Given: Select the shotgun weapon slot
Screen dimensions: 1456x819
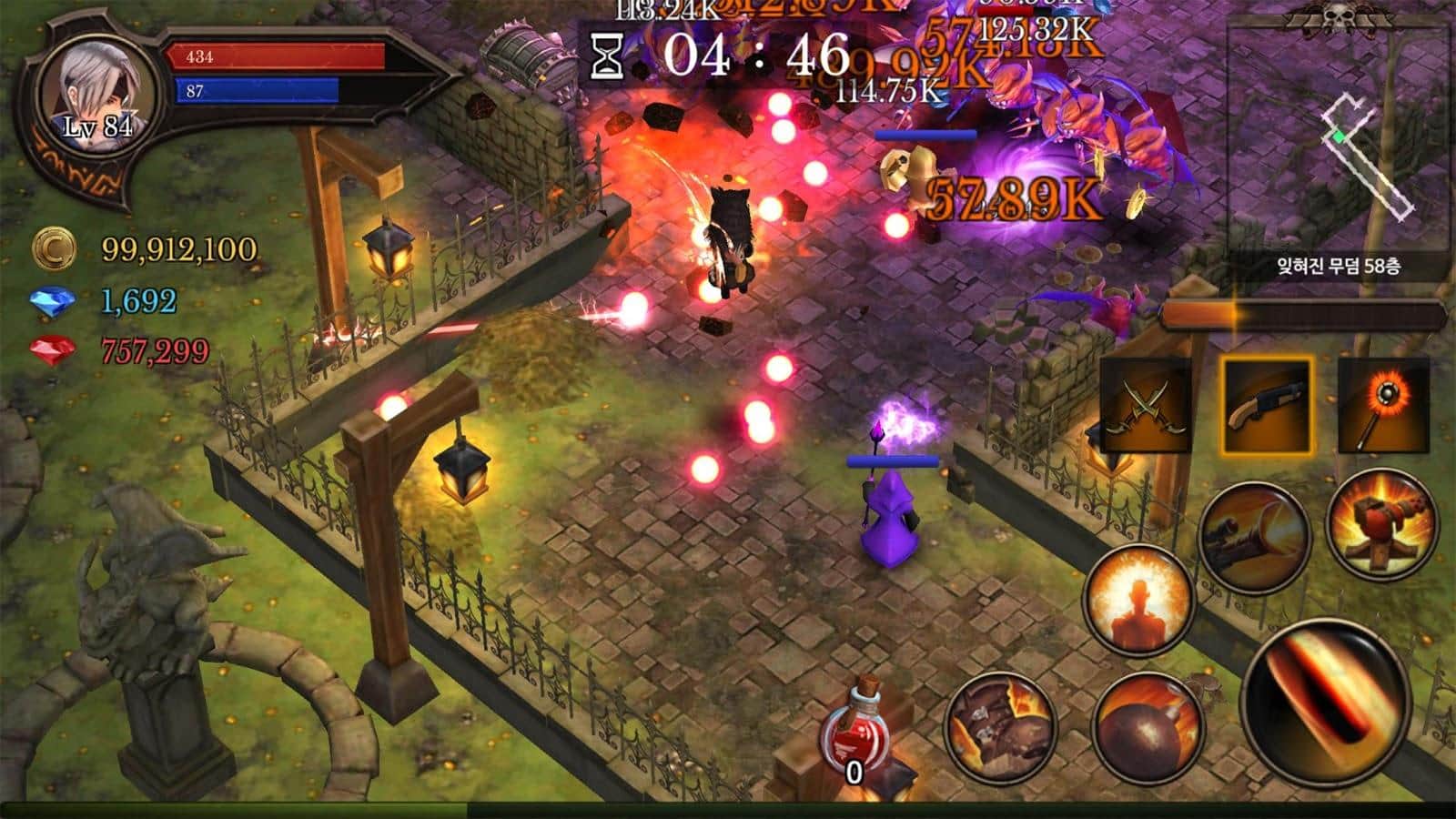Looking at the screenshot, I should [1266, 406].
